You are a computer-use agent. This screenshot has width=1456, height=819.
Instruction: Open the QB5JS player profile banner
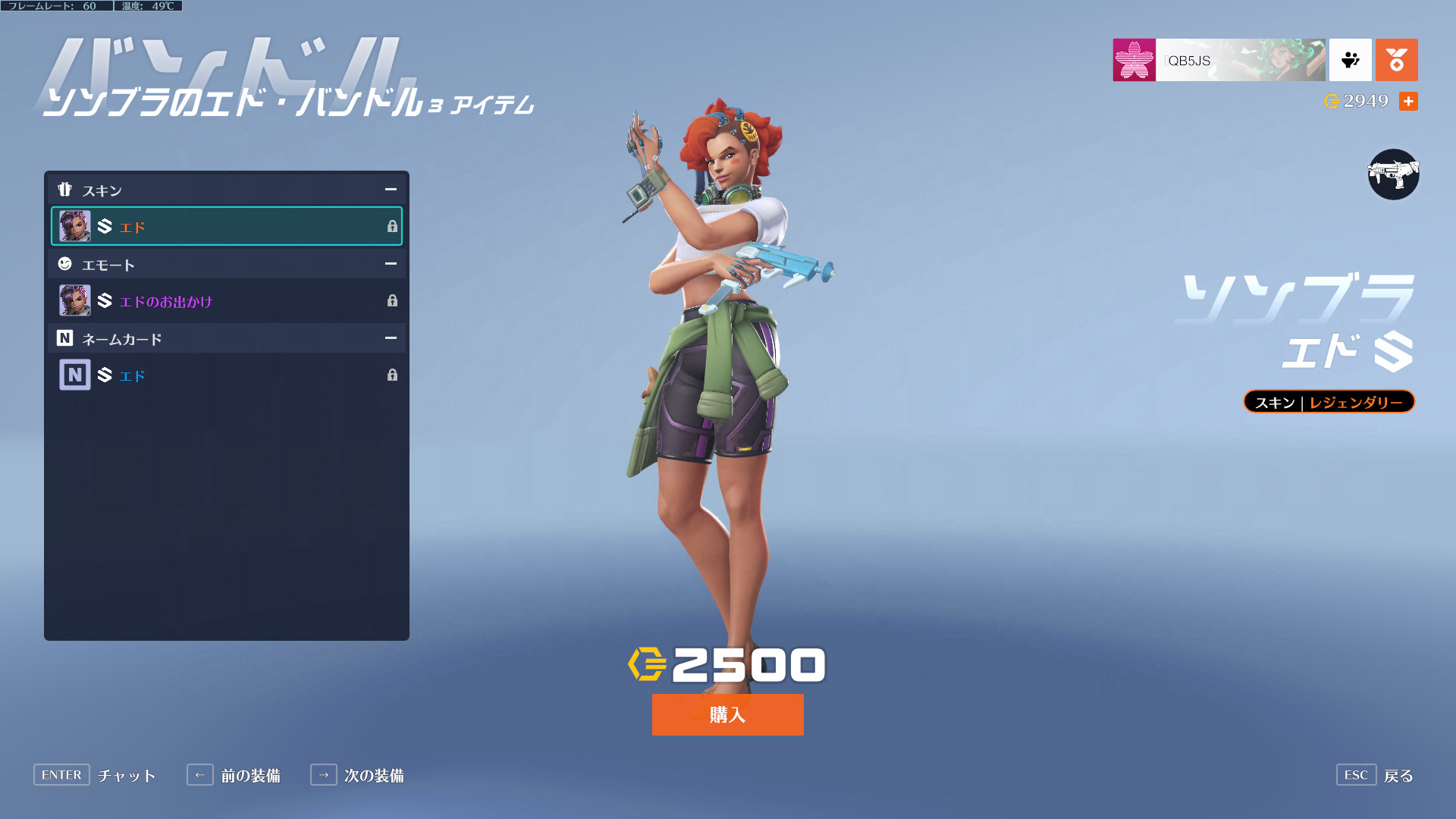tap(1219, 60)
